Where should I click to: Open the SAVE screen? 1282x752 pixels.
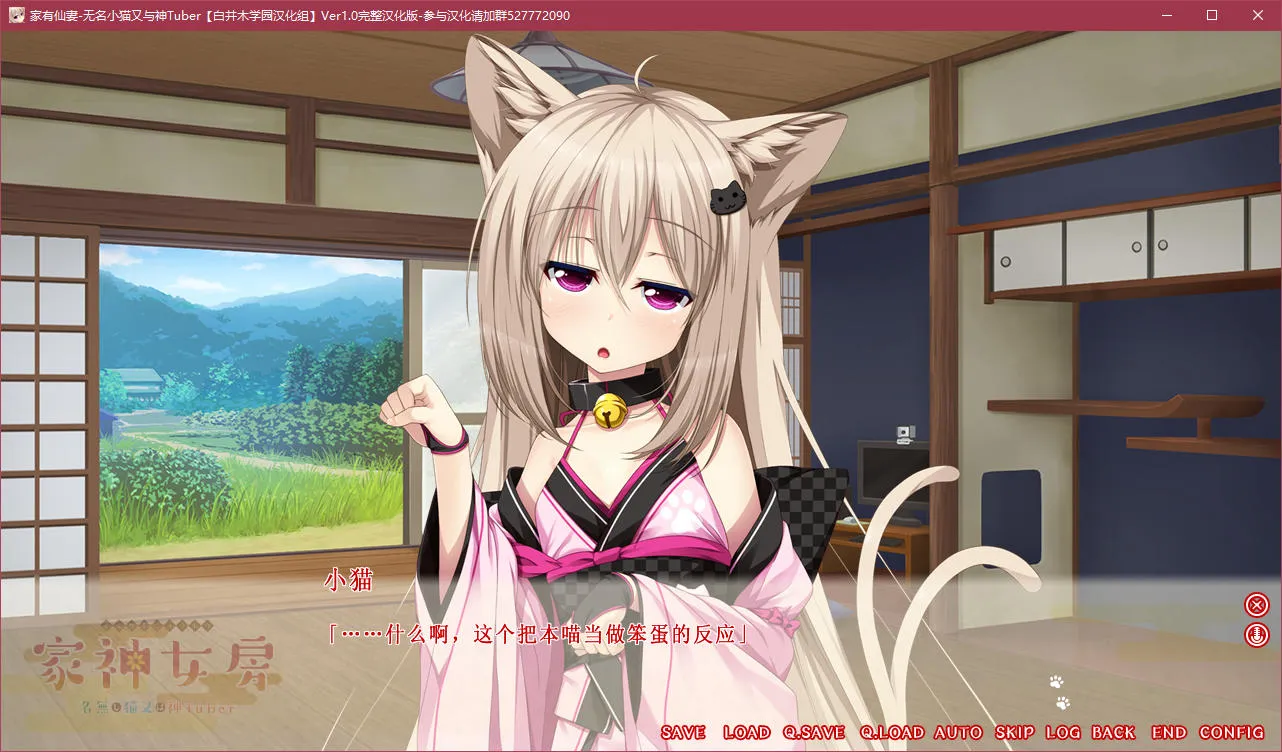[x=682, y=733]
